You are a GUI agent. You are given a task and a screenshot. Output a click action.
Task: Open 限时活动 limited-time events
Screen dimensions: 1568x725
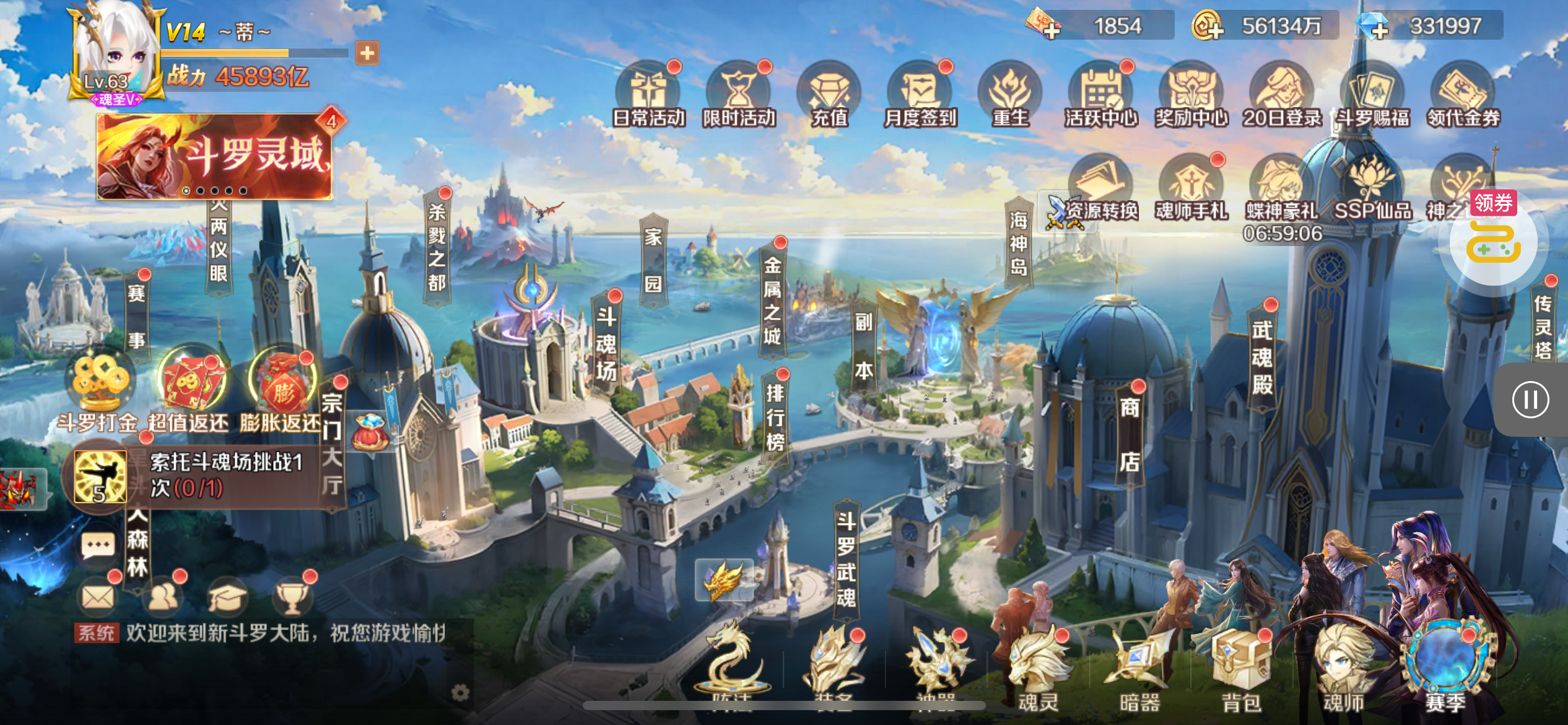pos(738,94)
